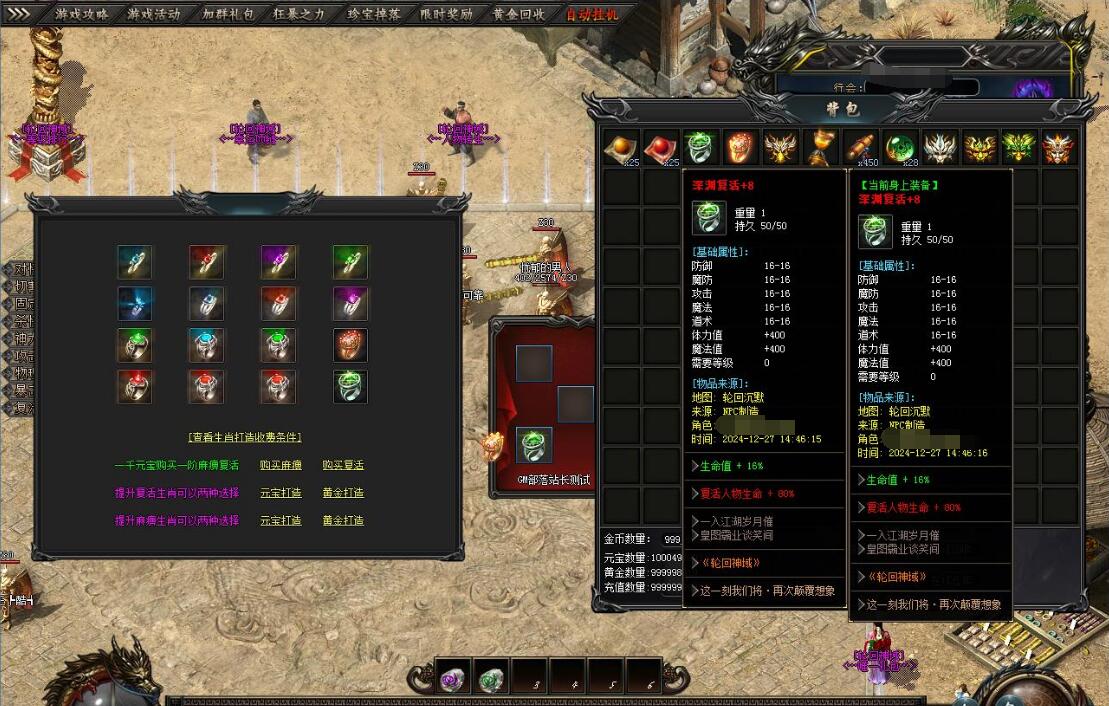
Task: Open the 游戏攻略 guide menu
Action: point(82,14)
